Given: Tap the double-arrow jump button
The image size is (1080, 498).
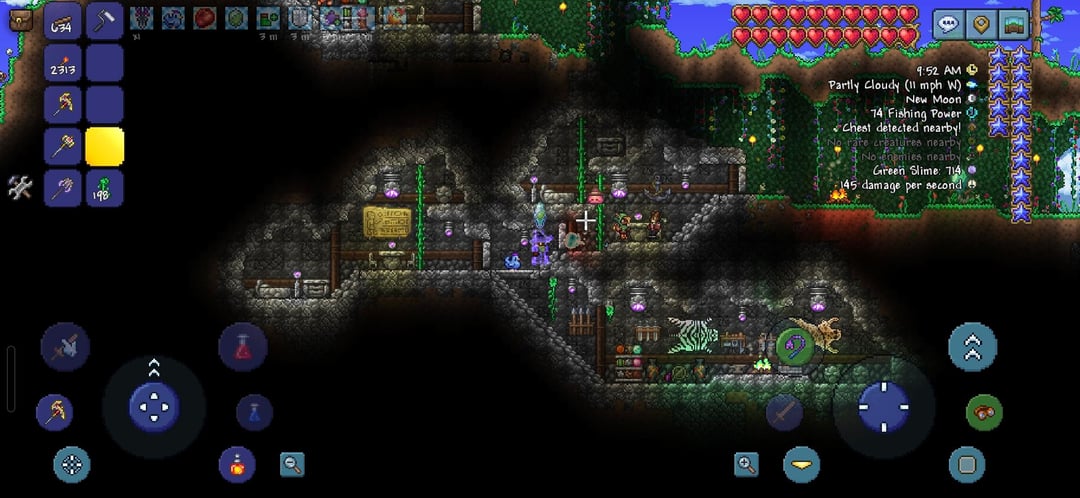Looking at the screenshot, I should [x=972, y=347].
